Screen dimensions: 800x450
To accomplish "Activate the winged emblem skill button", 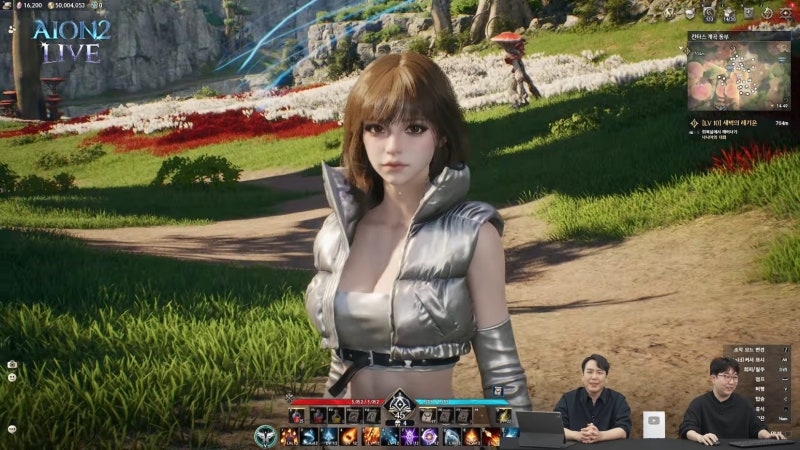I will [x=265, y=437].
